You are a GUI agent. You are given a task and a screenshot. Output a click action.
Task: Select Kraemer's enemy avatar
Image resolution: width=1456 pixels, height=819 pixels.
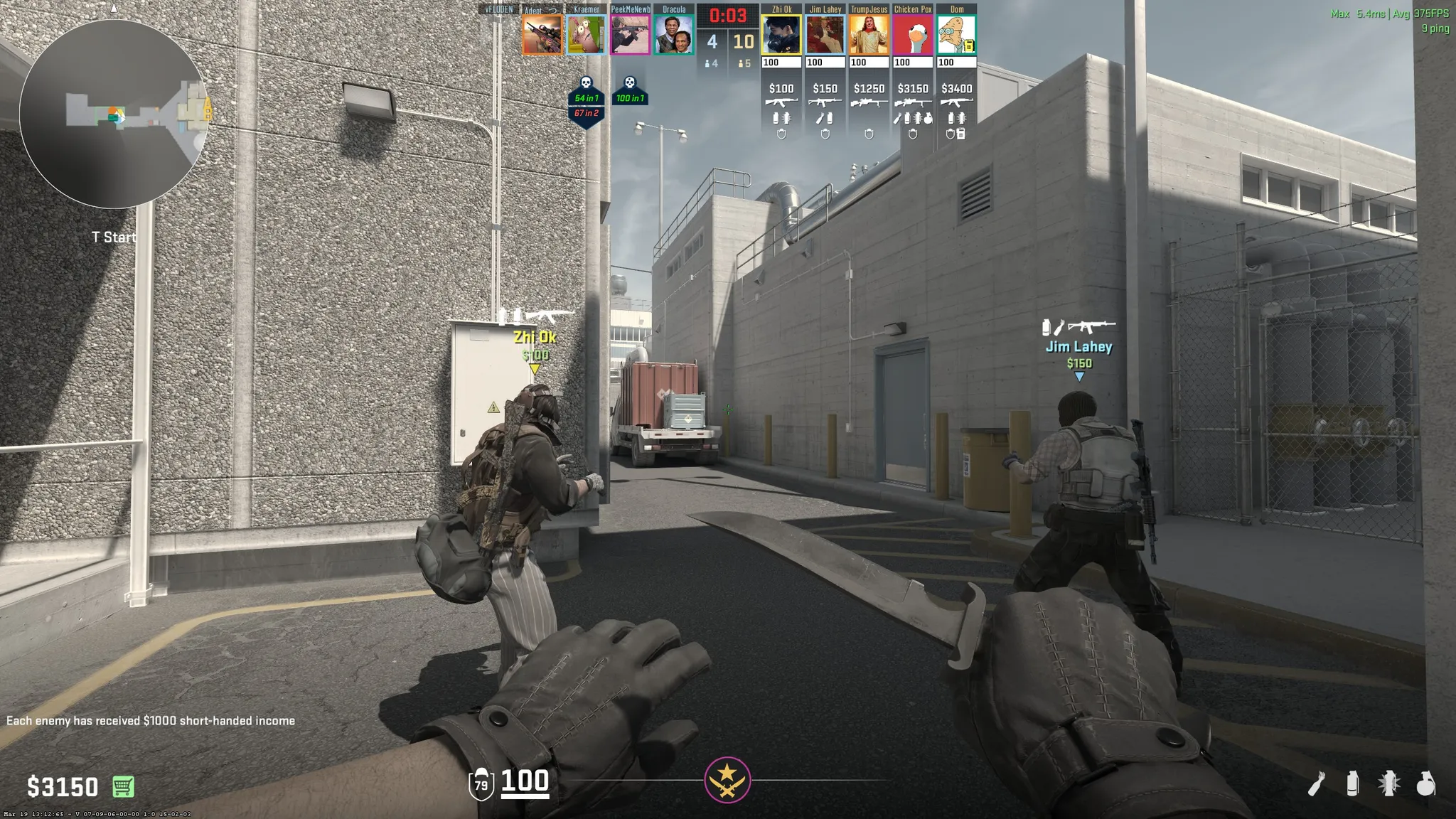click(x=586, y=35)
